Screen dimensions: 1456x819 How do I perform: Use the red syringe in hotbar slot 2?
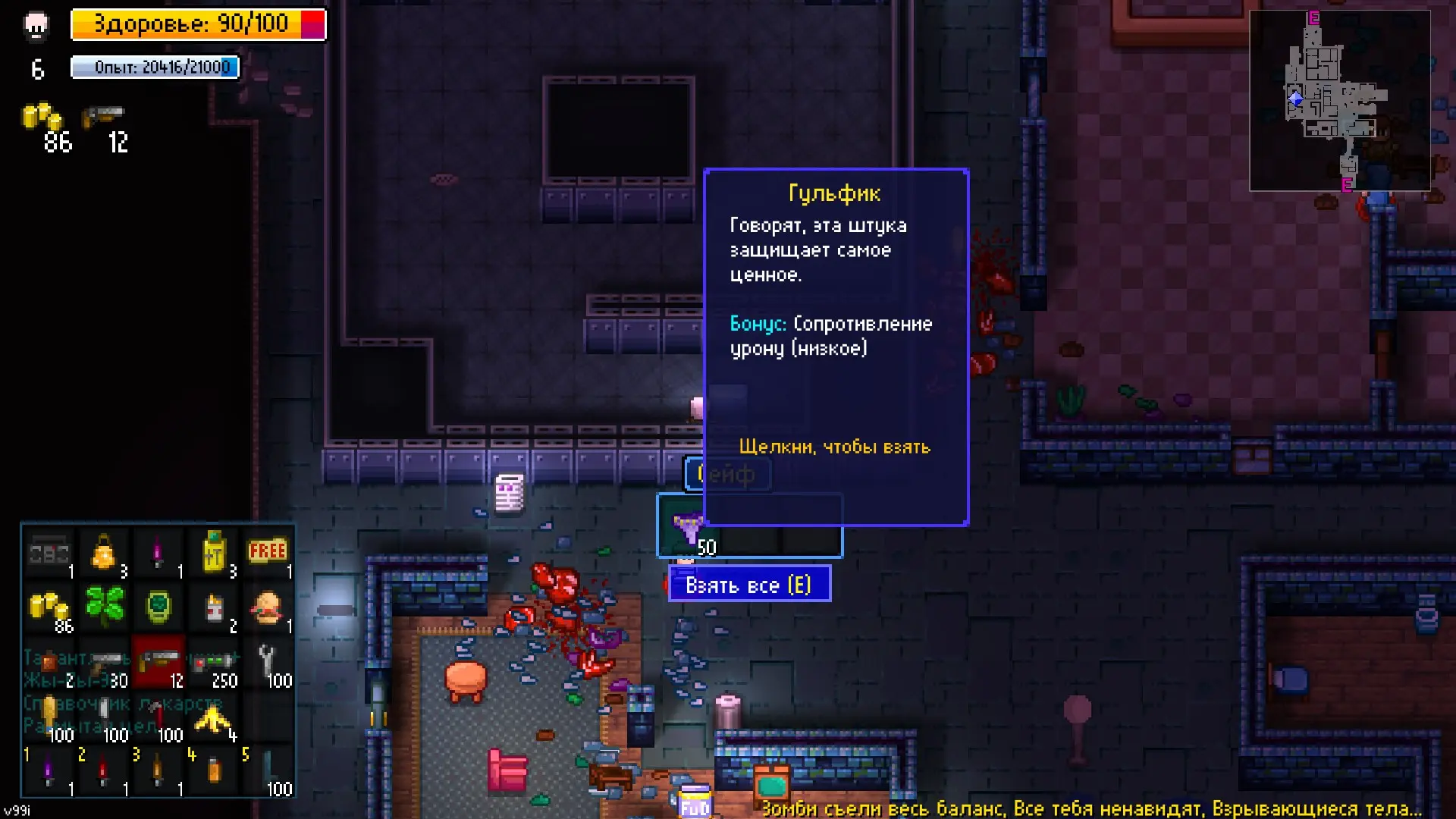pyautogui.click(x=104, y=771)
